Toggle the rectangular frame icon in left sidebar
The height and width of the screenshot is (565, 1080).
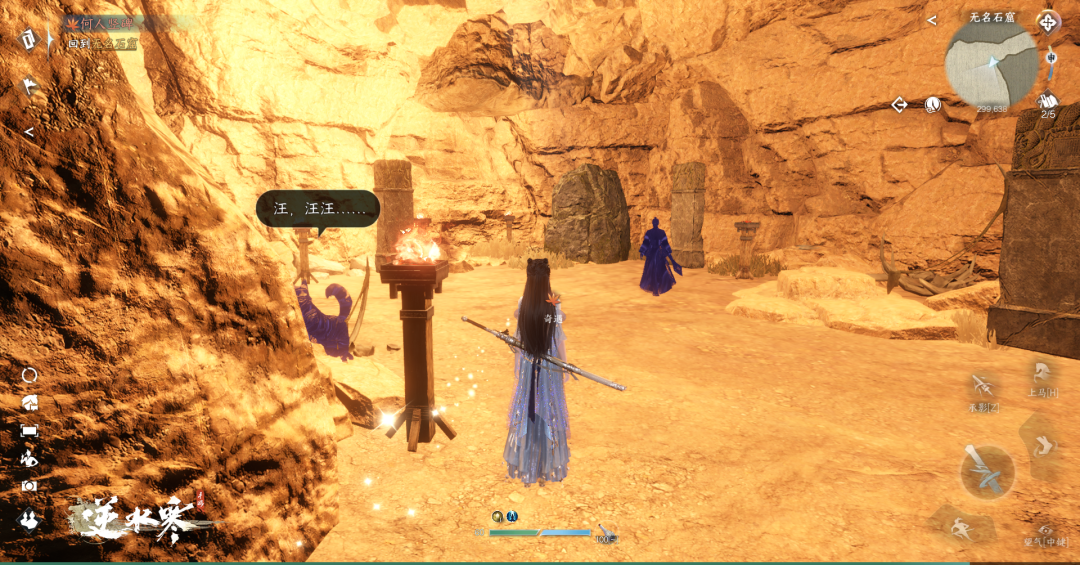(29, 430)
